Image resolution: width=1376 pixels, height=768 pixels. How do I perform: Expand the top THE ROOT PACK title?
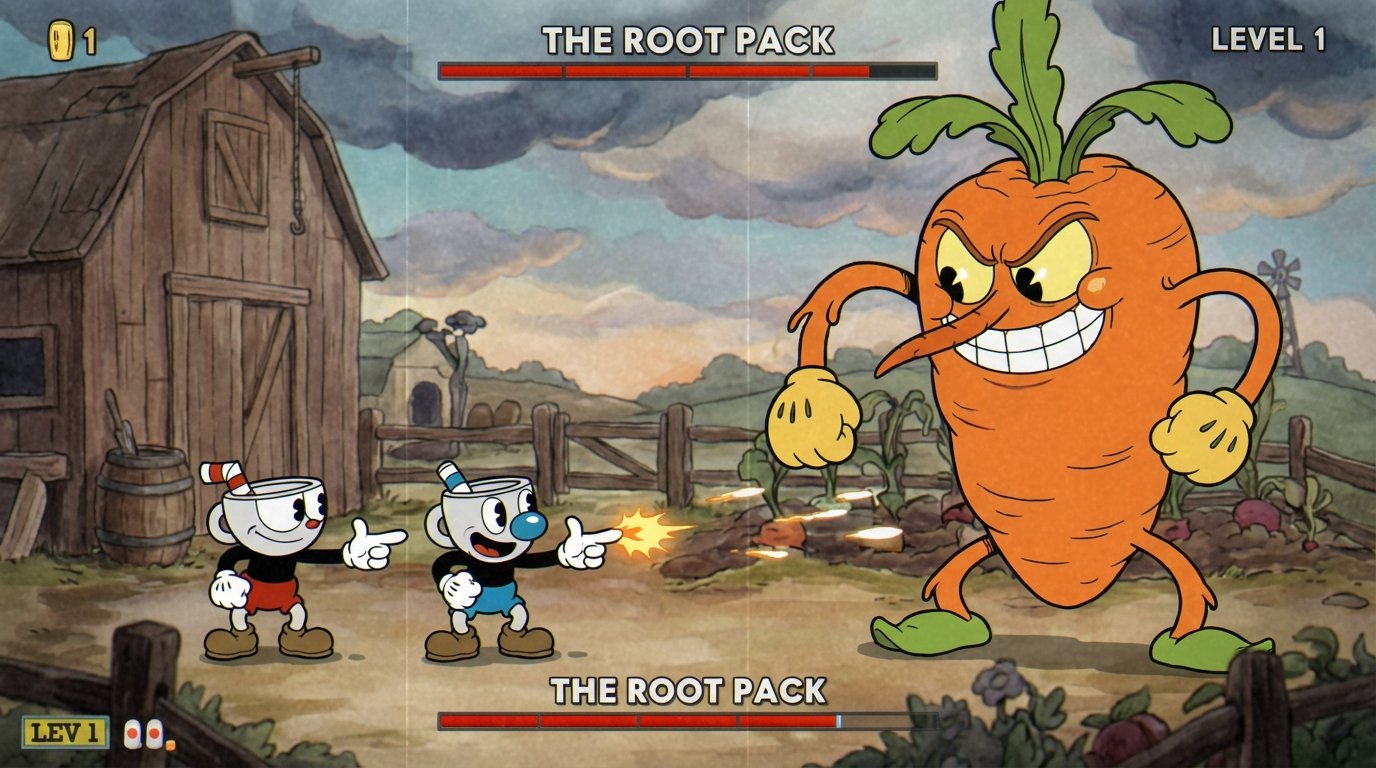pyautogui.click(x=688, y=37)
